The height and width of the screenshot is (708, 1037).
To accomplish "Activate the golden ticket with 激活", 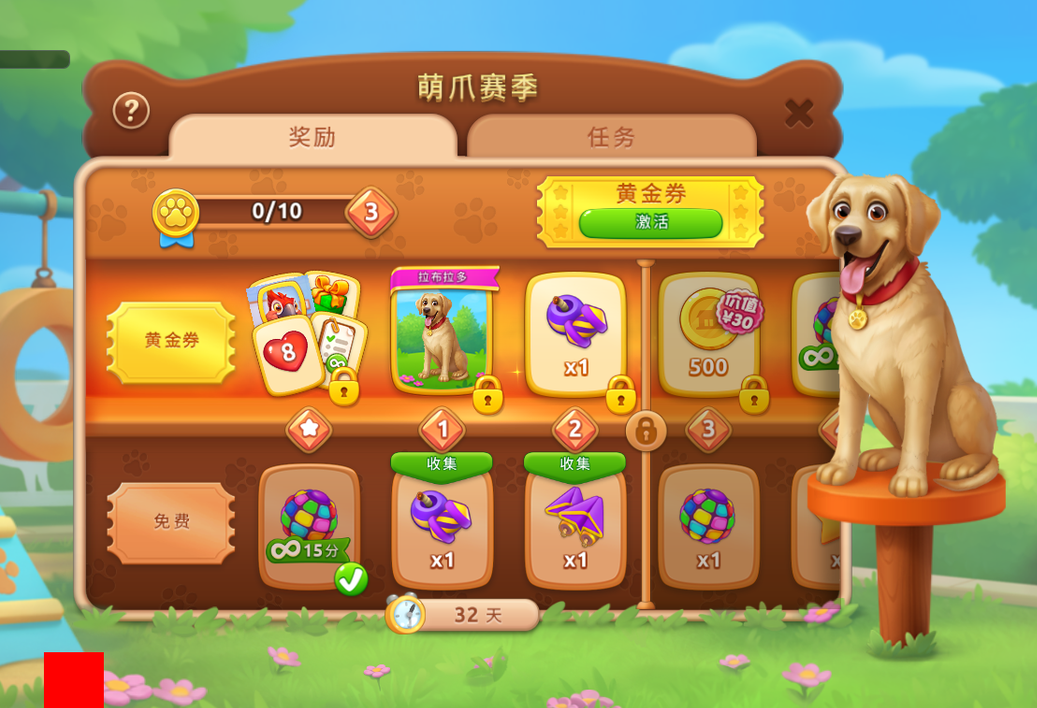I will pos(650,222).
